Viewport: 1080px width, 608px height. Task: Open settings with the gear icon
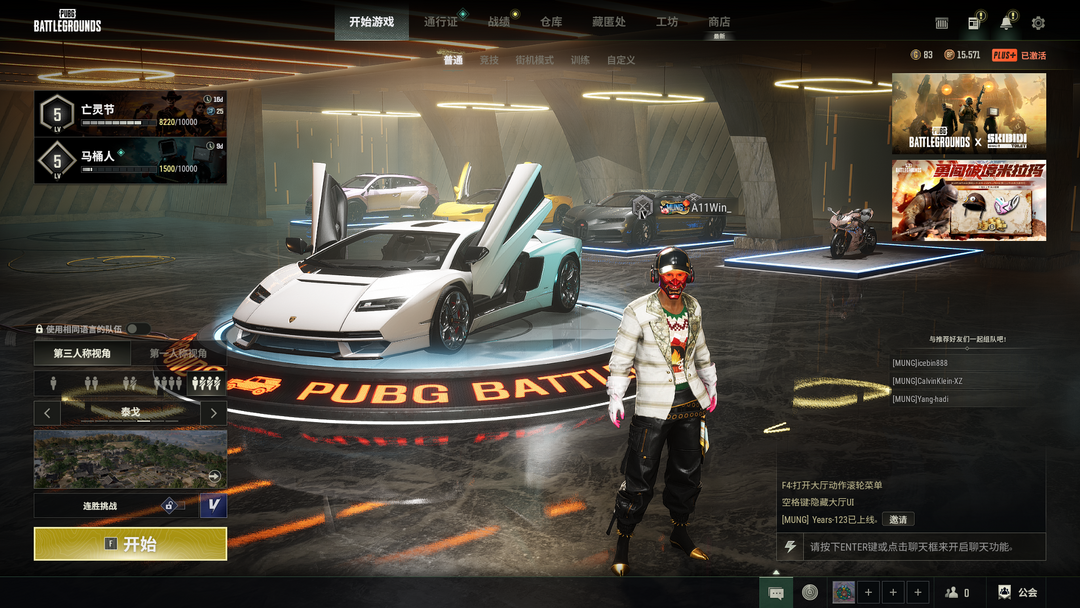point(1038,23)
